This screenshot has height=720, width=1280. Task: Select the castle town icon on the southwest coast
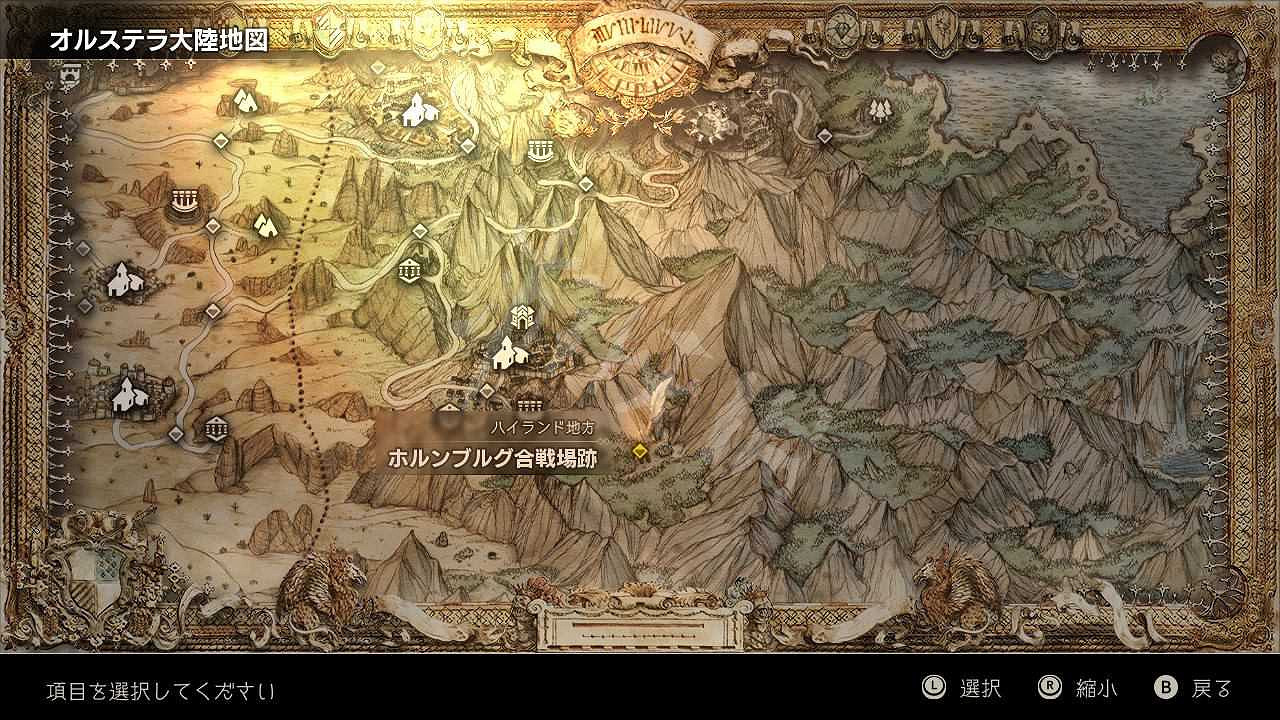[125, 392]
